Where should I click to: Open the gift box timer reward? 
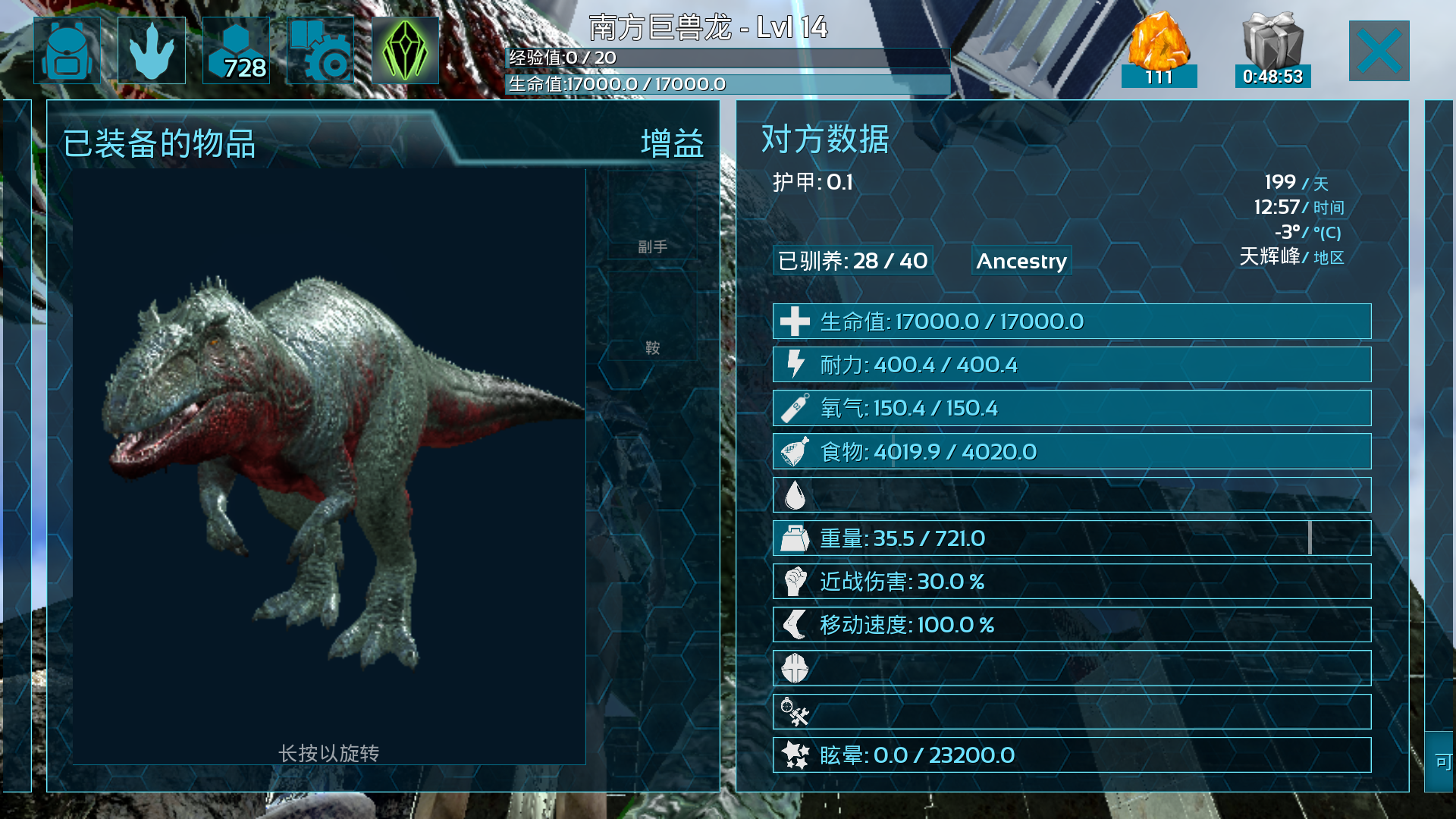coord(1272,49)
